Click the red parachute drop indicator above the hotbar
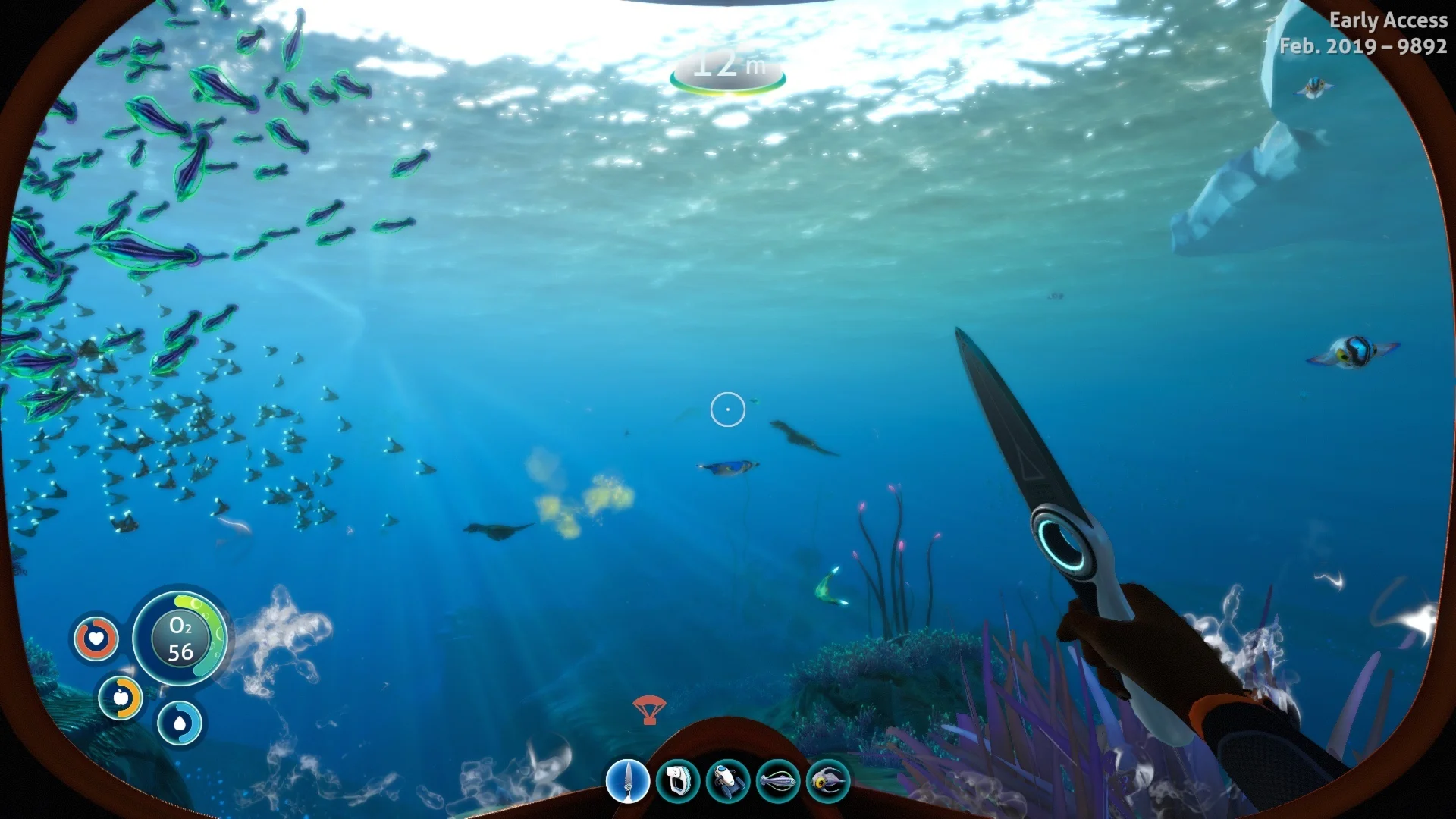 point(650,711)
